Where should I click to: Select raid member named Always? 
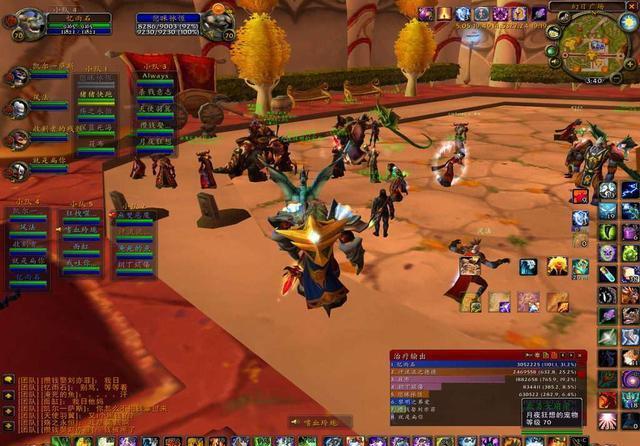pos(155,75)
